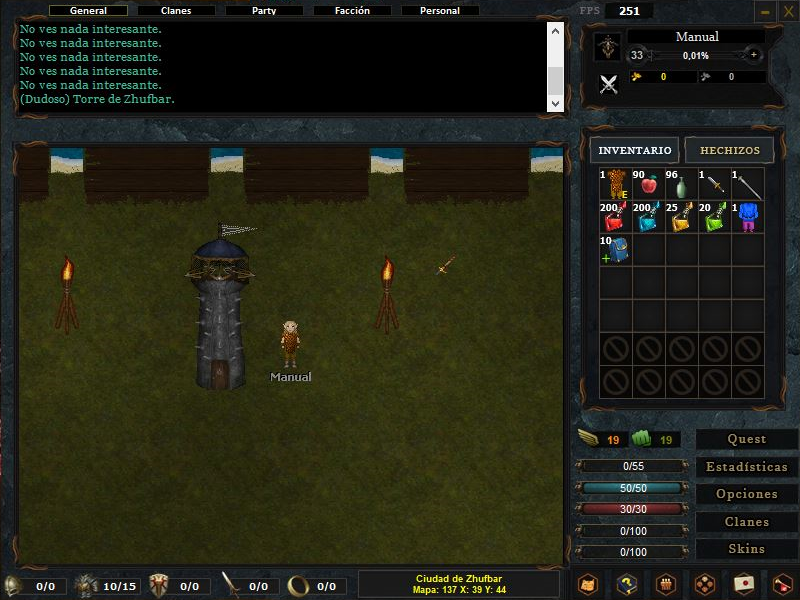Click the yellow potion slot
Screen dimensions: 800x600
[682, 217]
